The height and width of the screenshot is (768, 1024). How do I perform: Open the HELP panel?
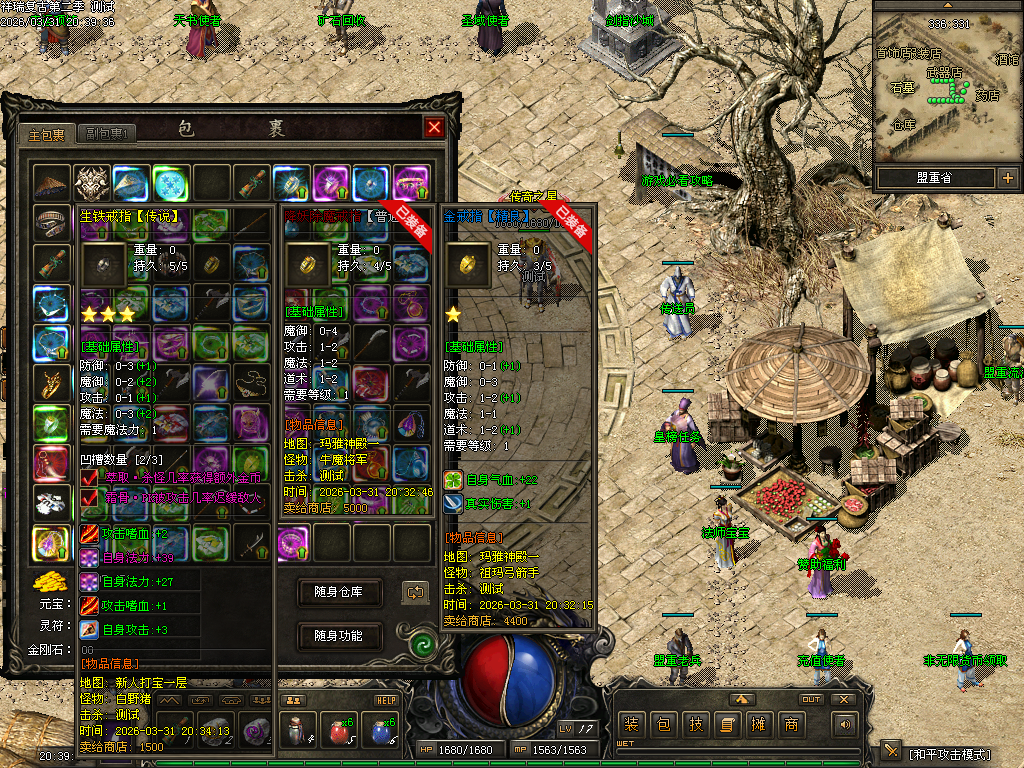pyautogui.click(x=386, y=700)
